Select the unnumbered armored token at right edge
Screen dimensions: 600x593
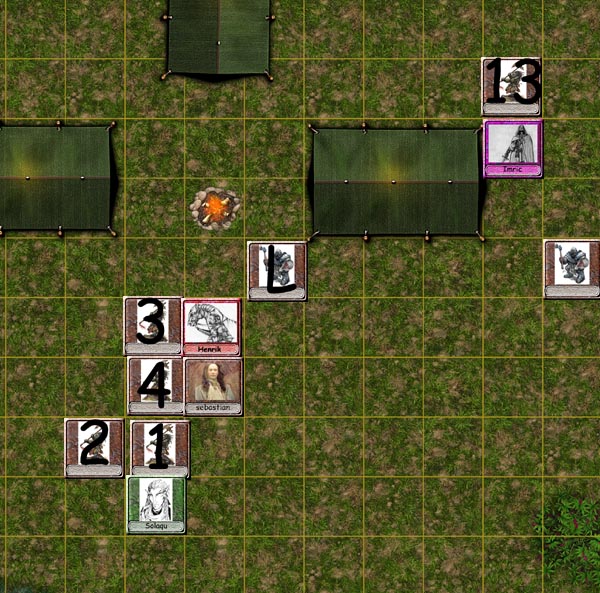572,268
